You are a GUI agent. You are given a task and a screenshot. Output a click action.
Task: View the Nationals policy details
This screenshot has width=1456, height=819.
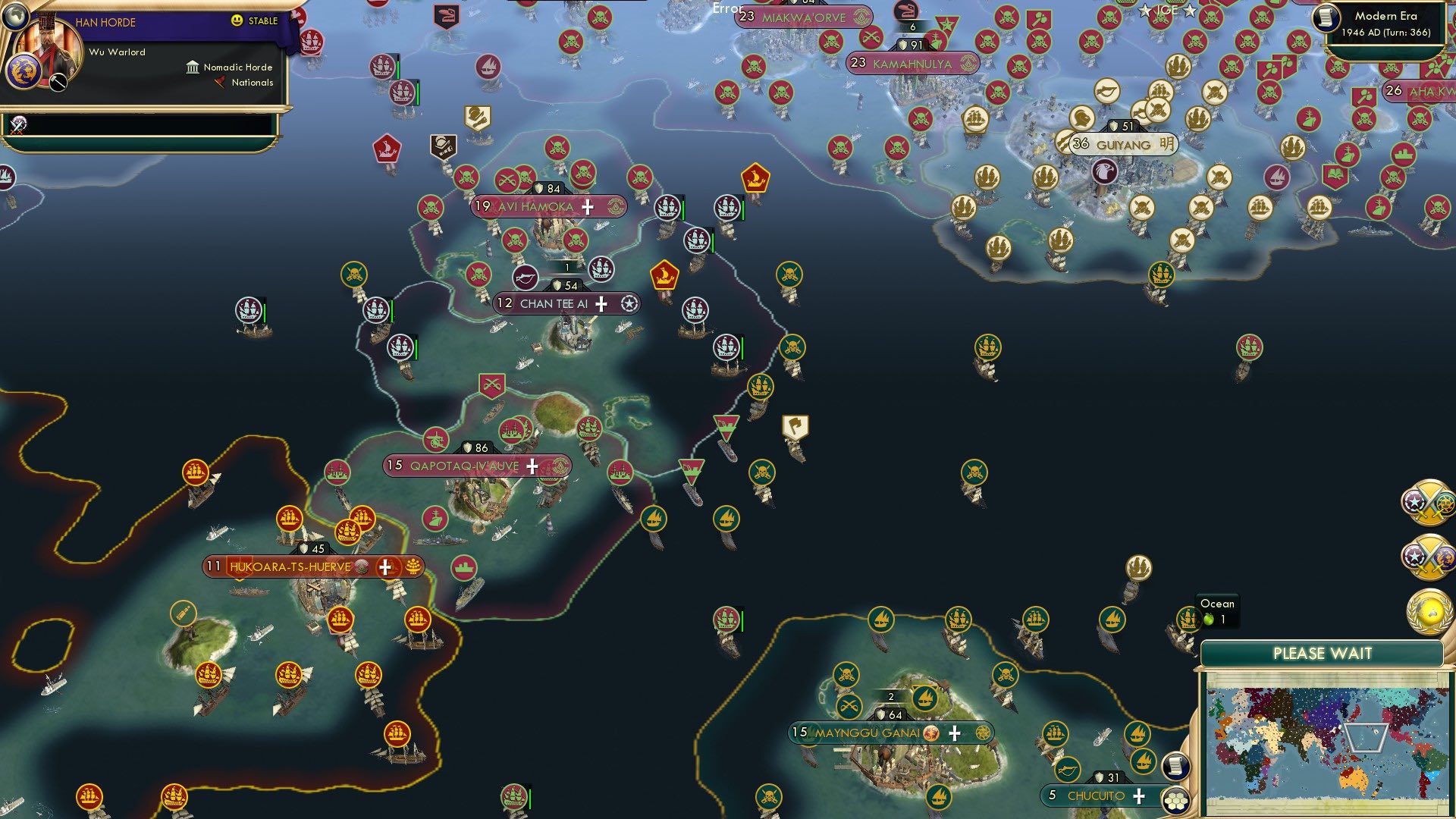(251, 83)
